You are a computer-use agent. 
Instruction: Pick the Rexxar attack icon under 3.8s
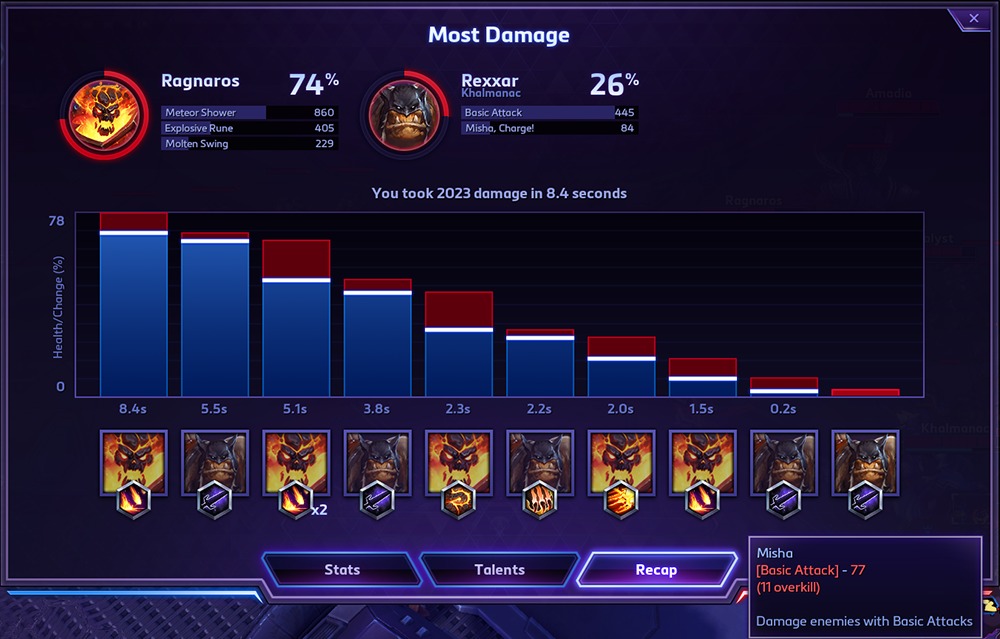pyautogui.click(x=377, y=463)
